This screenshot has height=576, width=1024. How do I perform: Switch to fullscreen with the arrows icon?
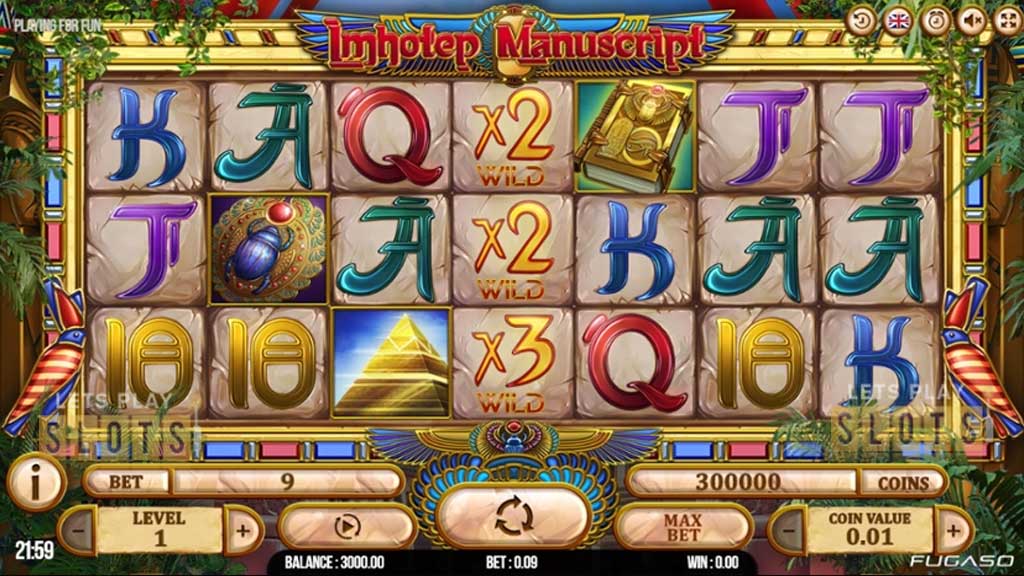(1006, 20)
